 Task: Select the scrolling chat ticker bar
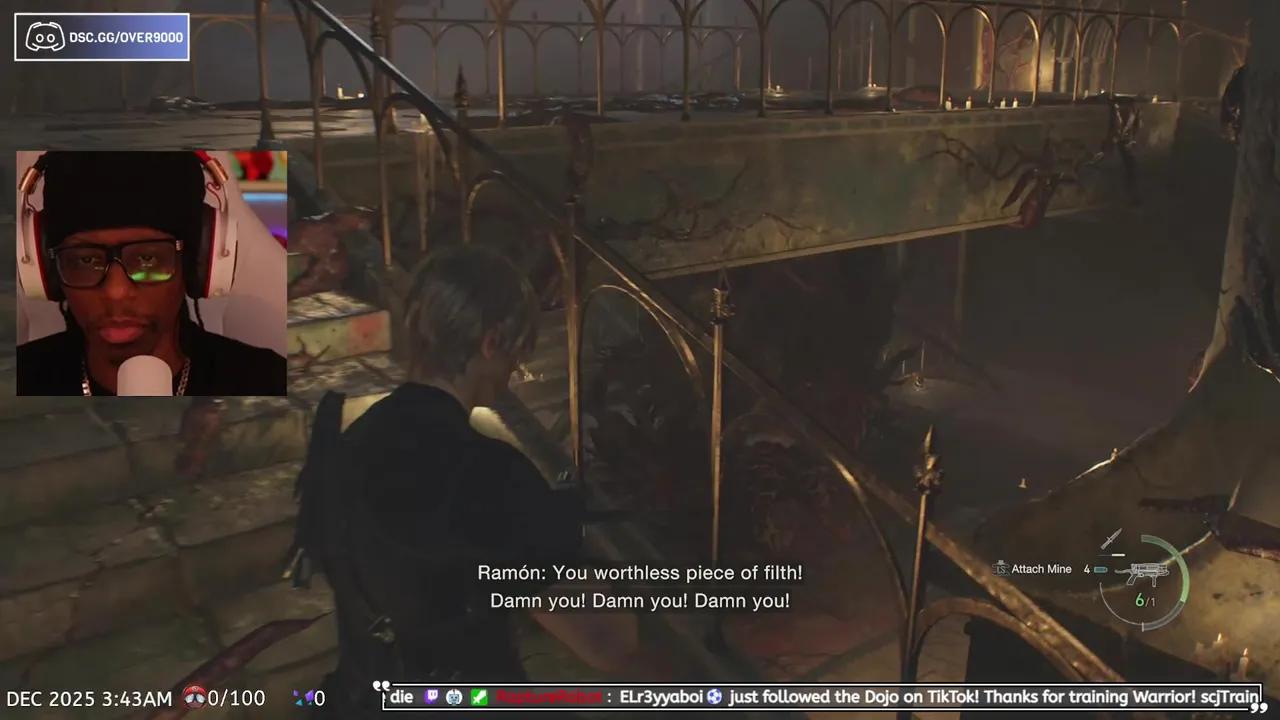(x=820, y=697)
